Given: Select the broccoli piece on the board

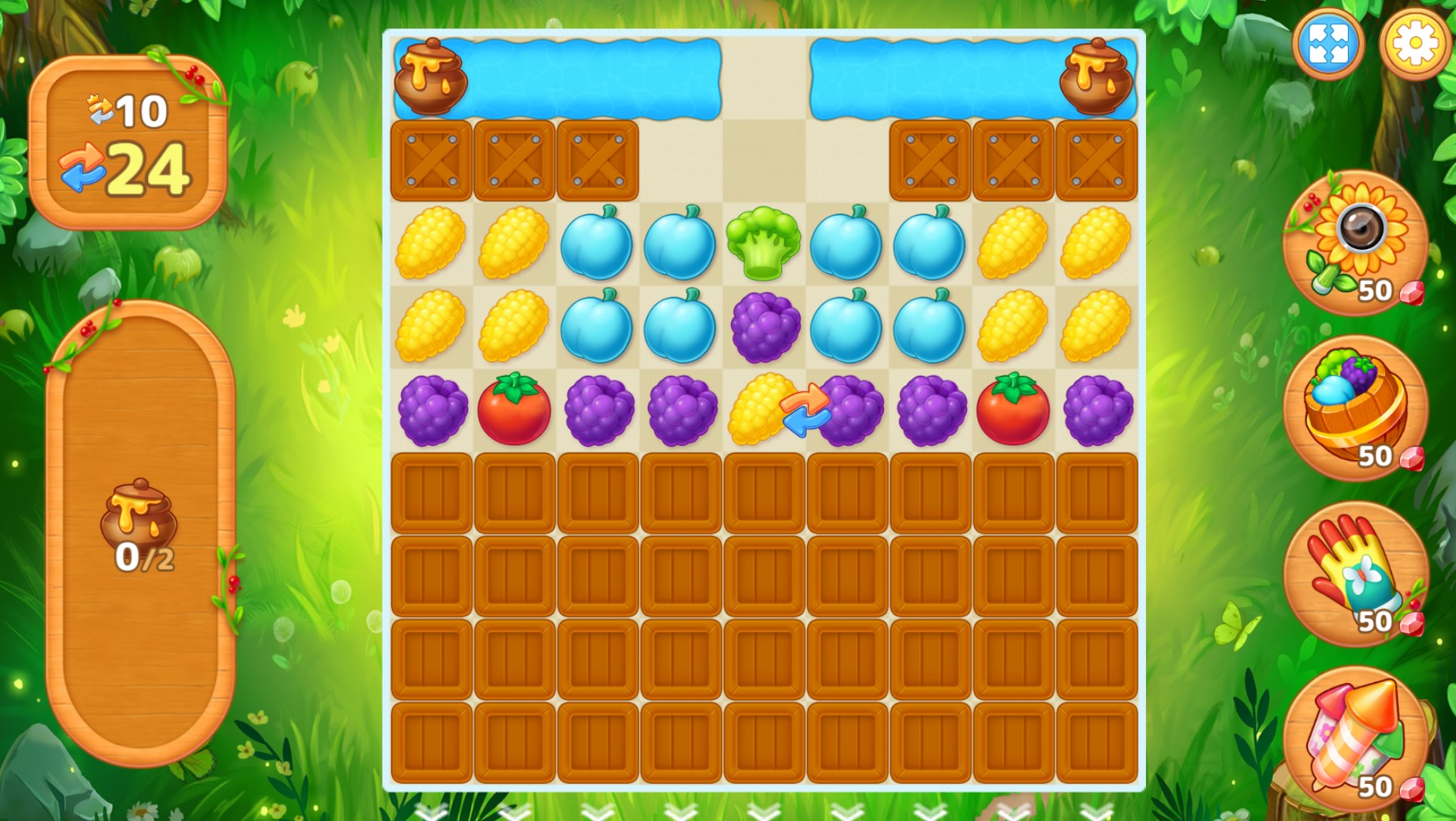Looking at the screenshot, I should click(765, 243).
